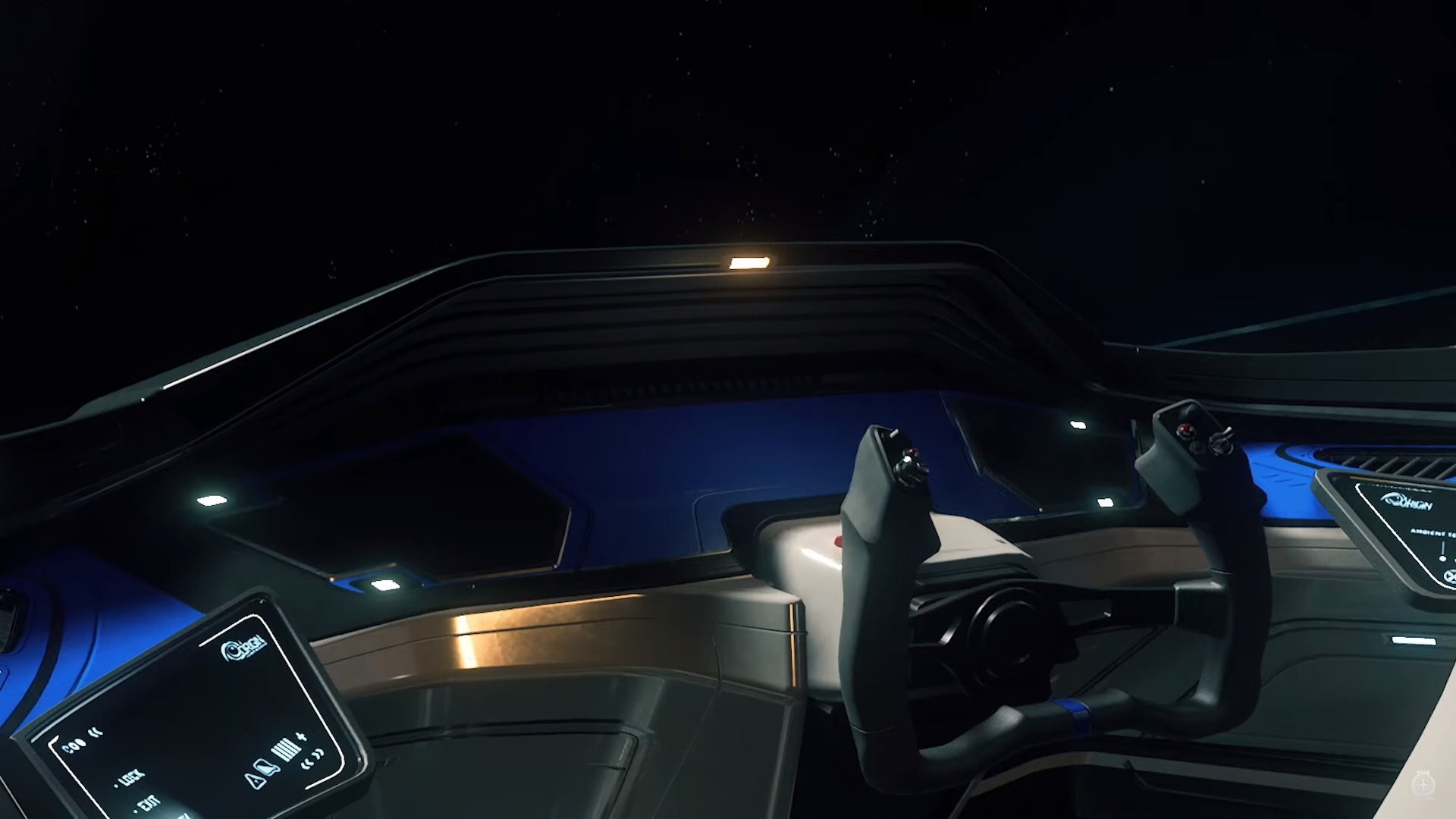
Task: Tap LOCK on the left cockpit display
Action: coord(131,778)
